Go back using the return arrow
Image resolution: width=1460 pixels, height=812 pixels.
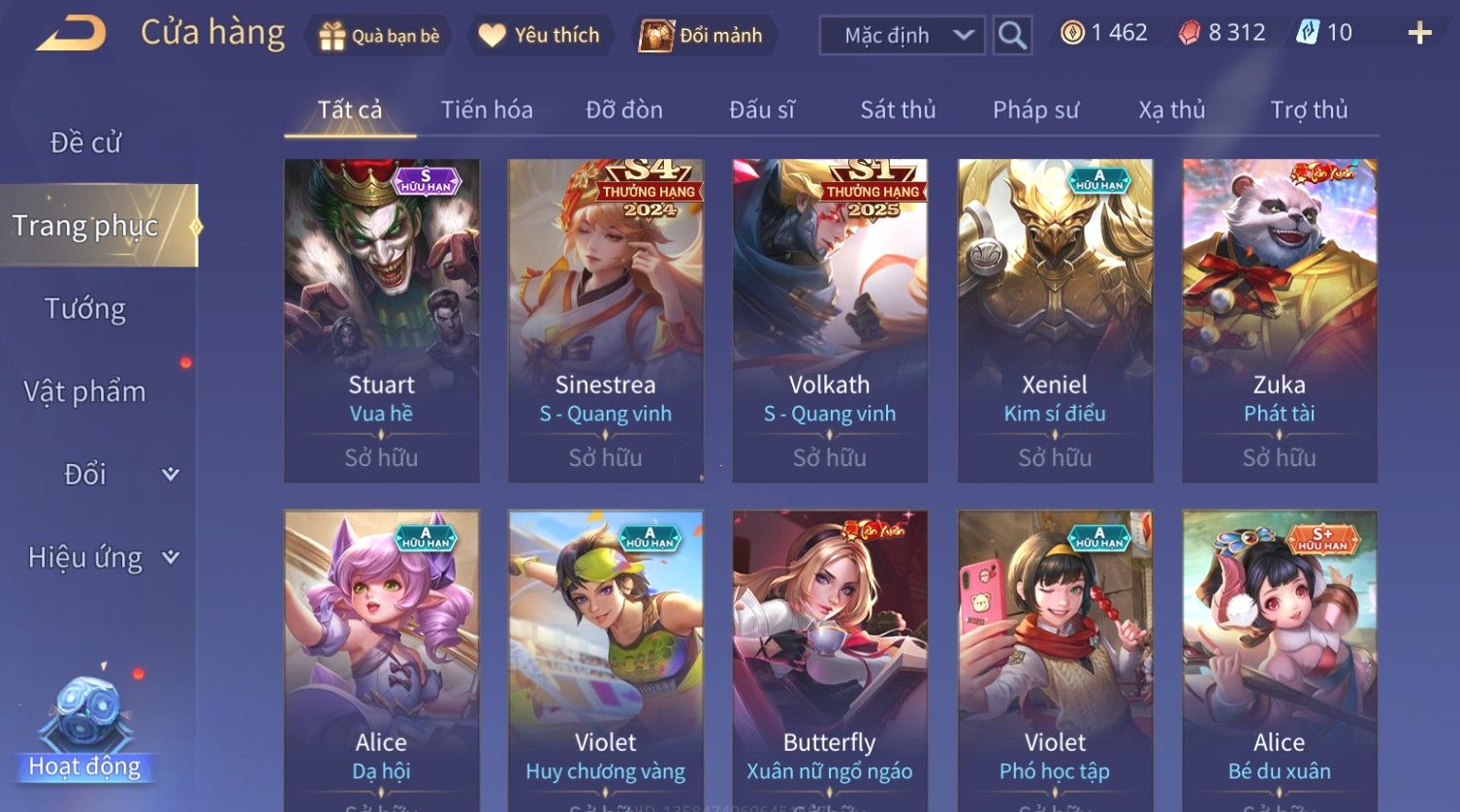(71, 34)
